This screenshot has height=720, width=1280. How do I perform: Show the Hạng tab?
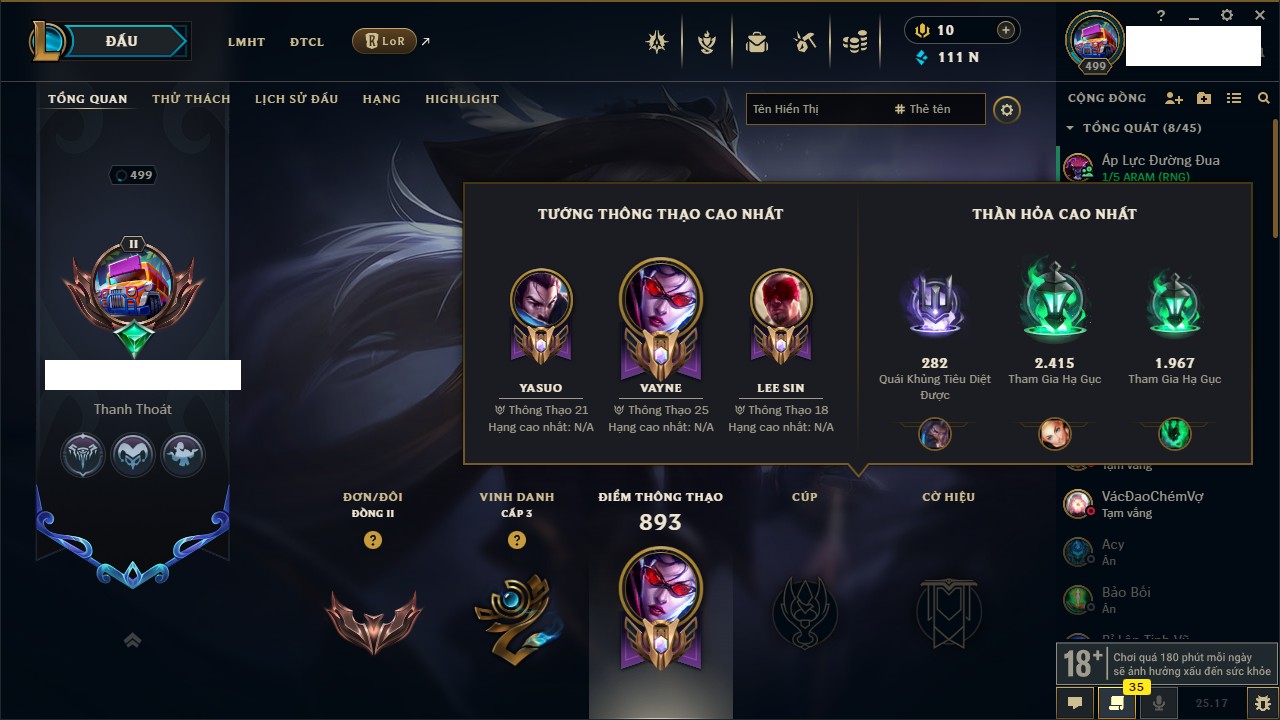pos(381,99)
